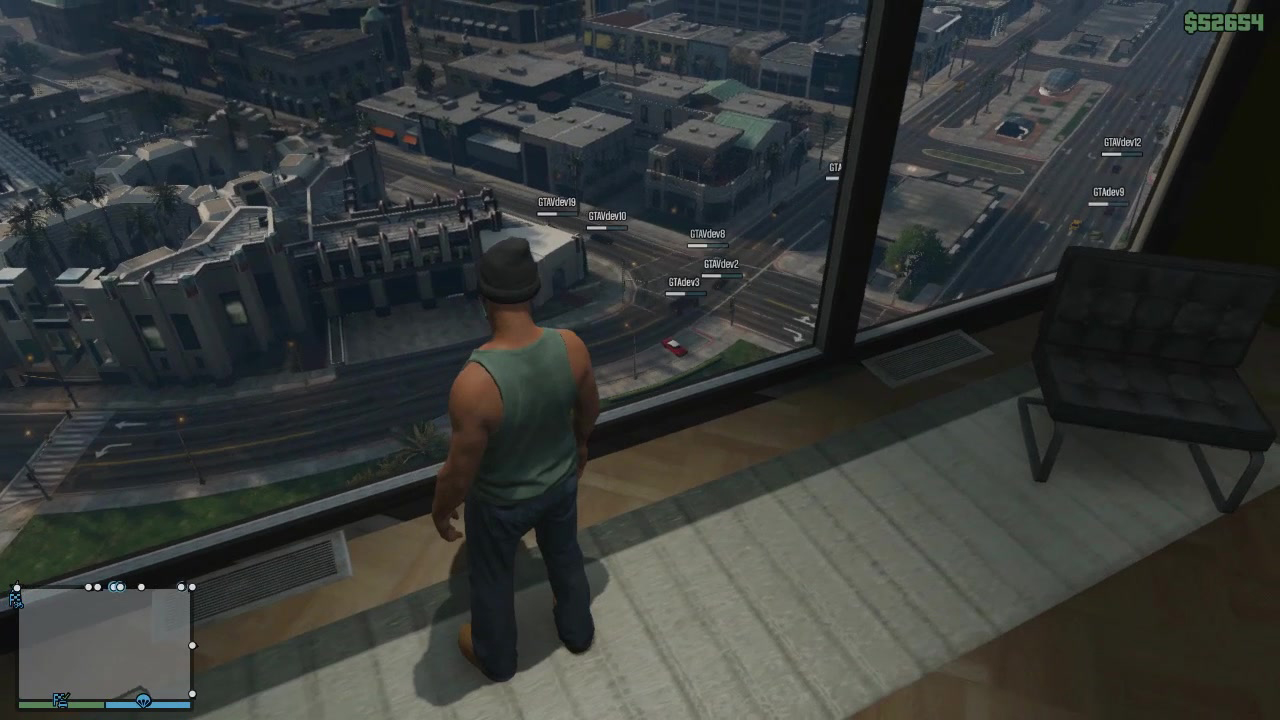Select the GTAVdev12 player tag
Image resolution: width=1280 pixels, height=720 pixels.
[x=1120, y=140]
